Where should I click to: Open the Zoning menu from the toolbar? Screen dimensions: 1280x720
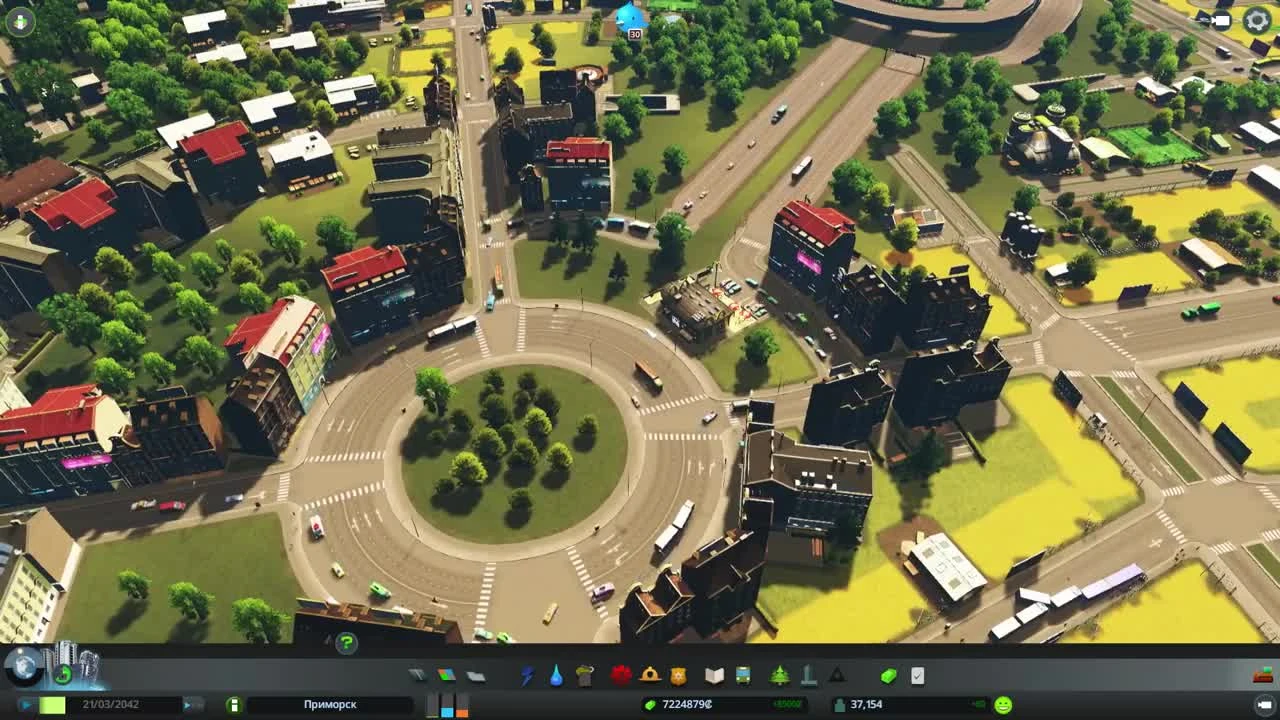445,674
